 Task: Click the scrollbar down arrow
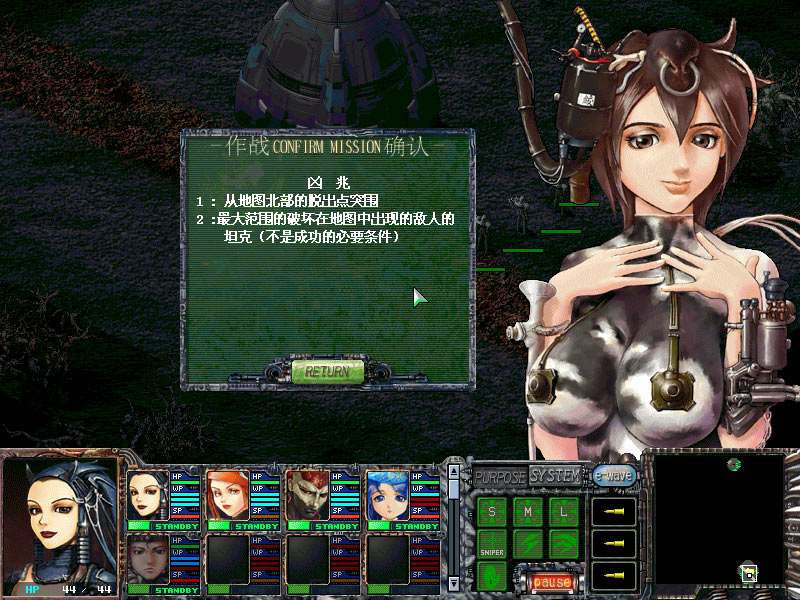point(453,582)
